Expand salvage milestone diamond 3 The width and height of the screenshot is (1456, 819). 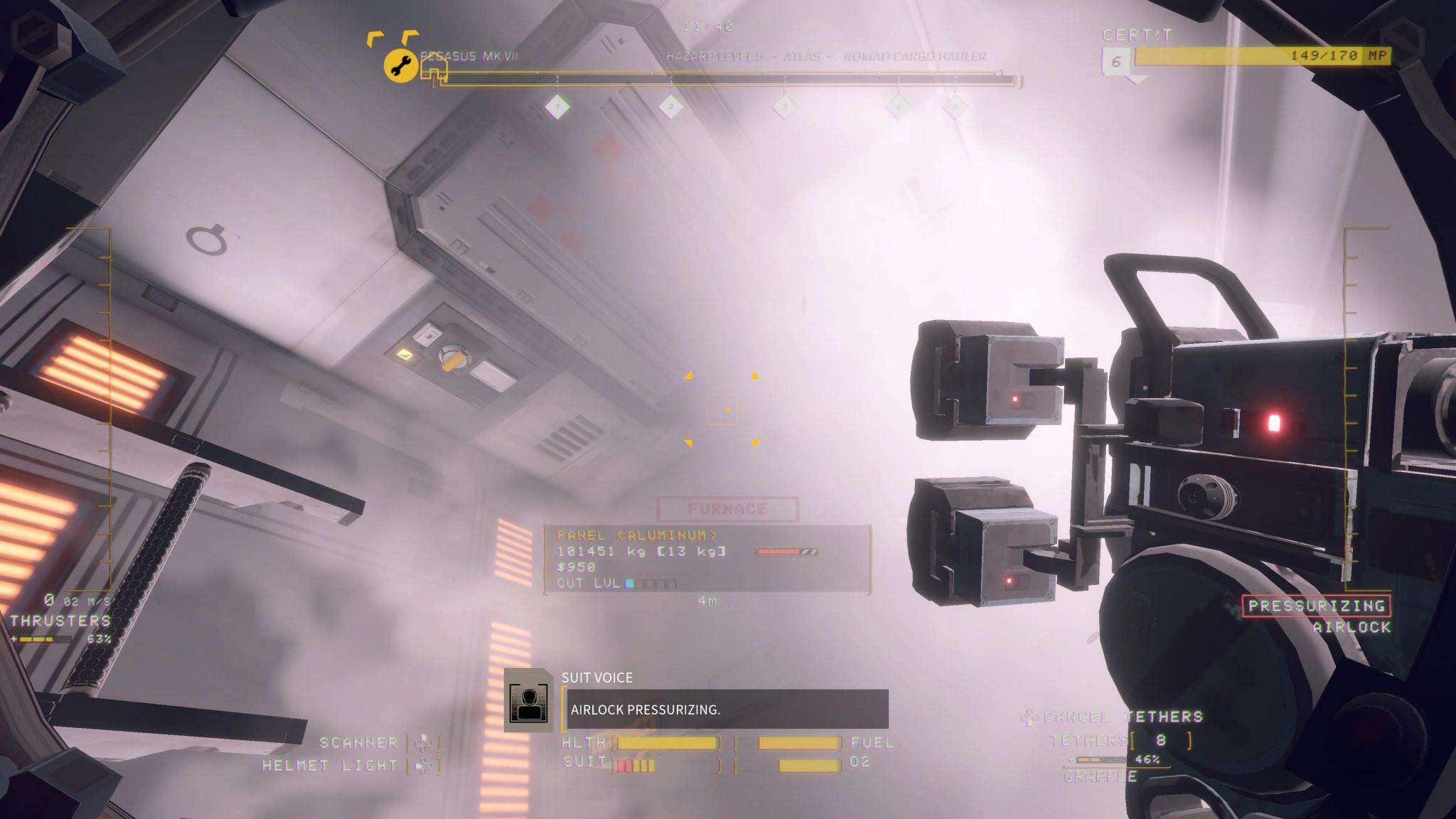(784, 107)
